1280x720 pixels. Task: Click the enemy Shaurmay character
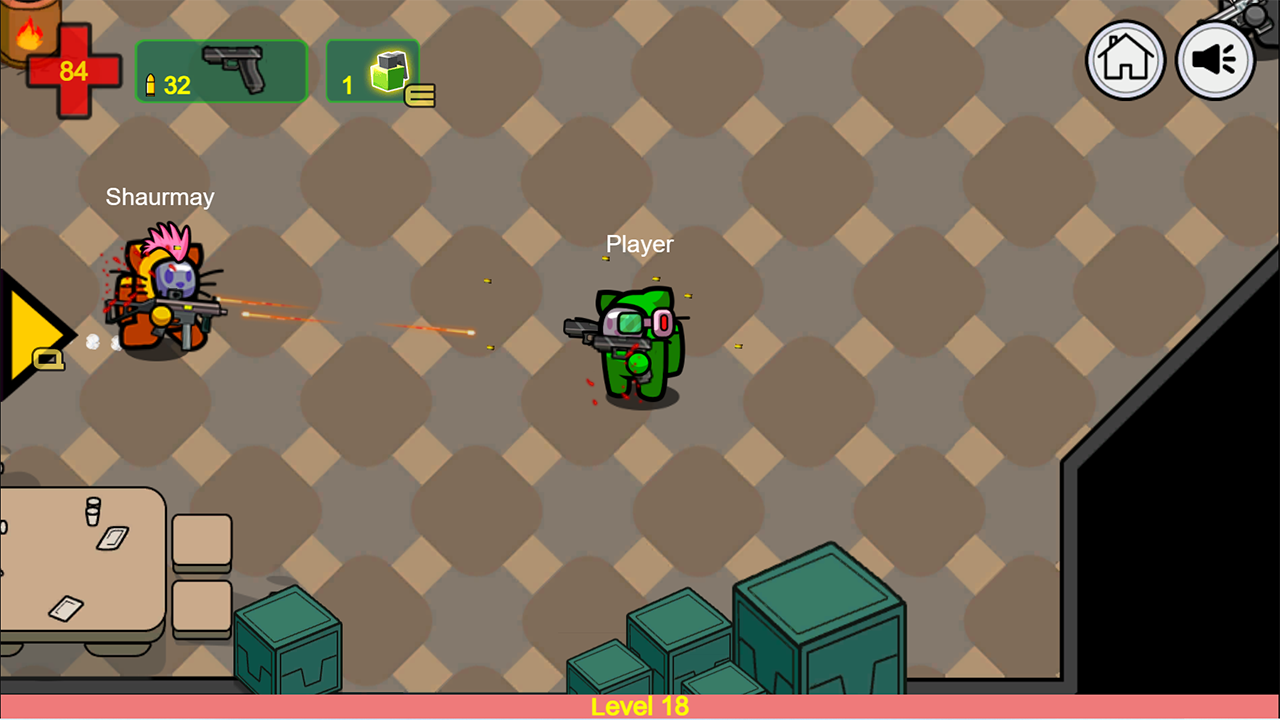pyautogui.click(x=160, y=310)
